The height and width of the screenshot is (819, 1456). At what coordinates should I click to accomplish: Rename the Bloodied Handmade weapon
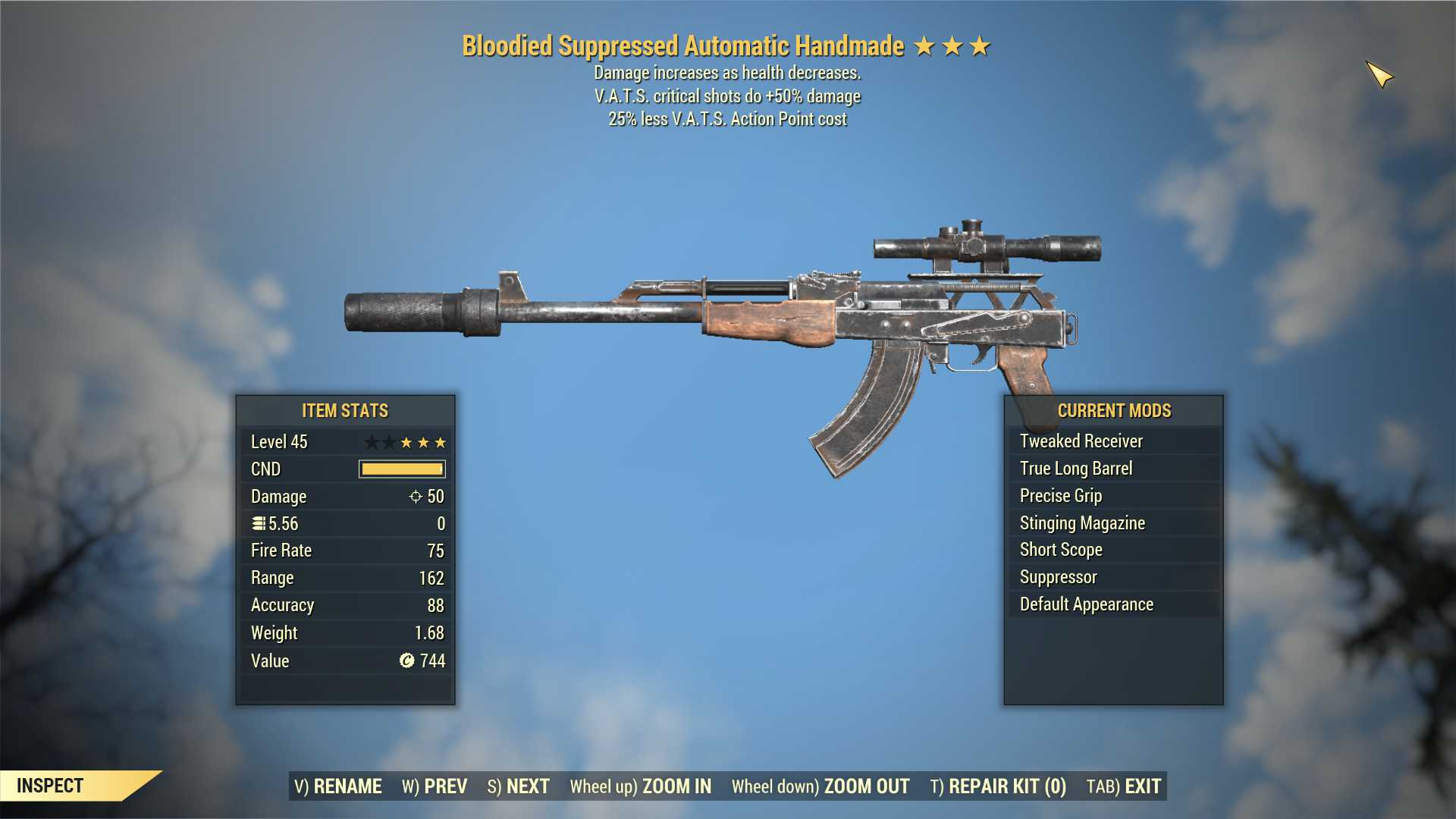tap(338, 786)
